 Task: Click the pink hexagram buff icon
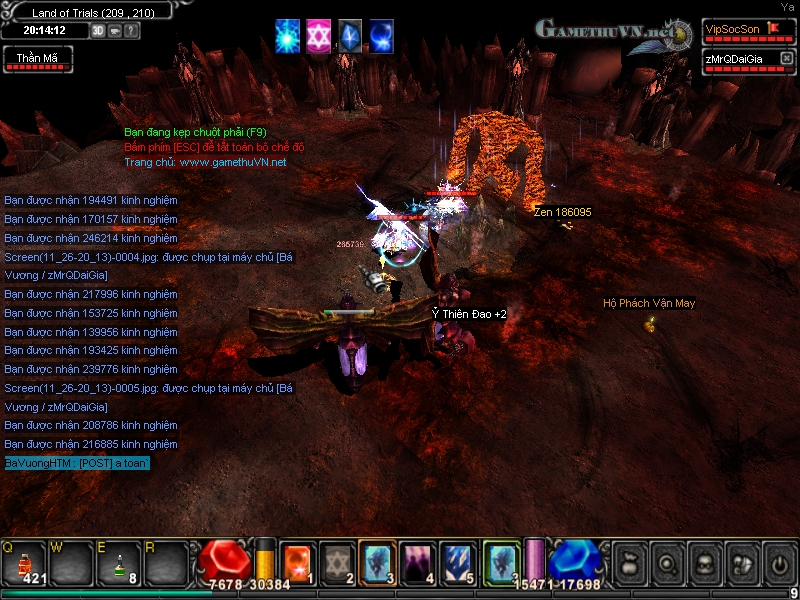click(x=319, y=35)
